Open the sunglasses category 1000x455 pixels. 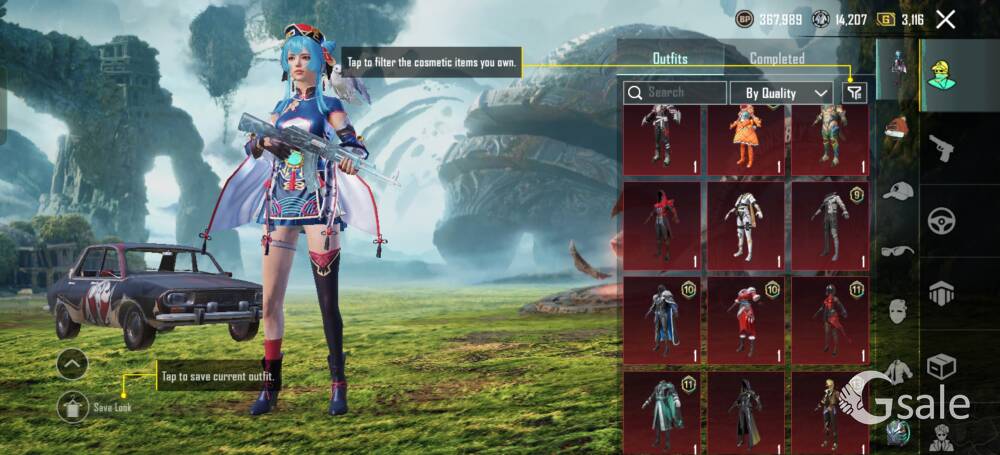897,250
